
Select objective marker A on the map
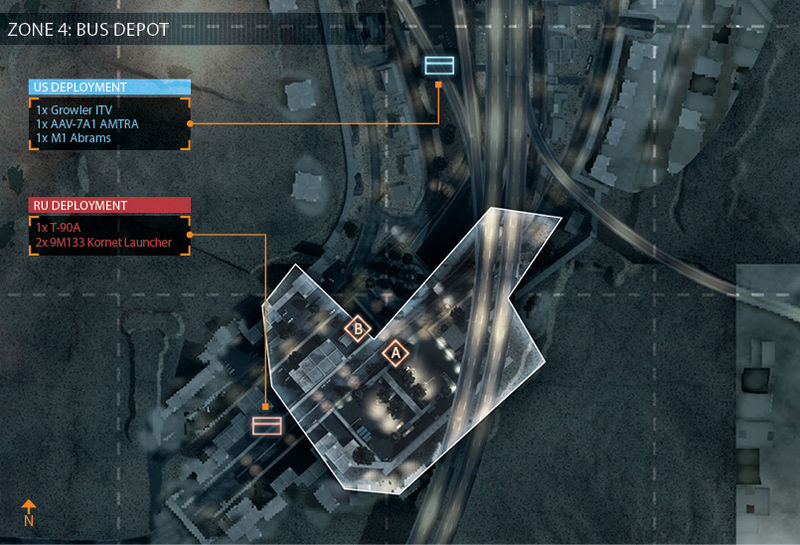click(395, 353)
